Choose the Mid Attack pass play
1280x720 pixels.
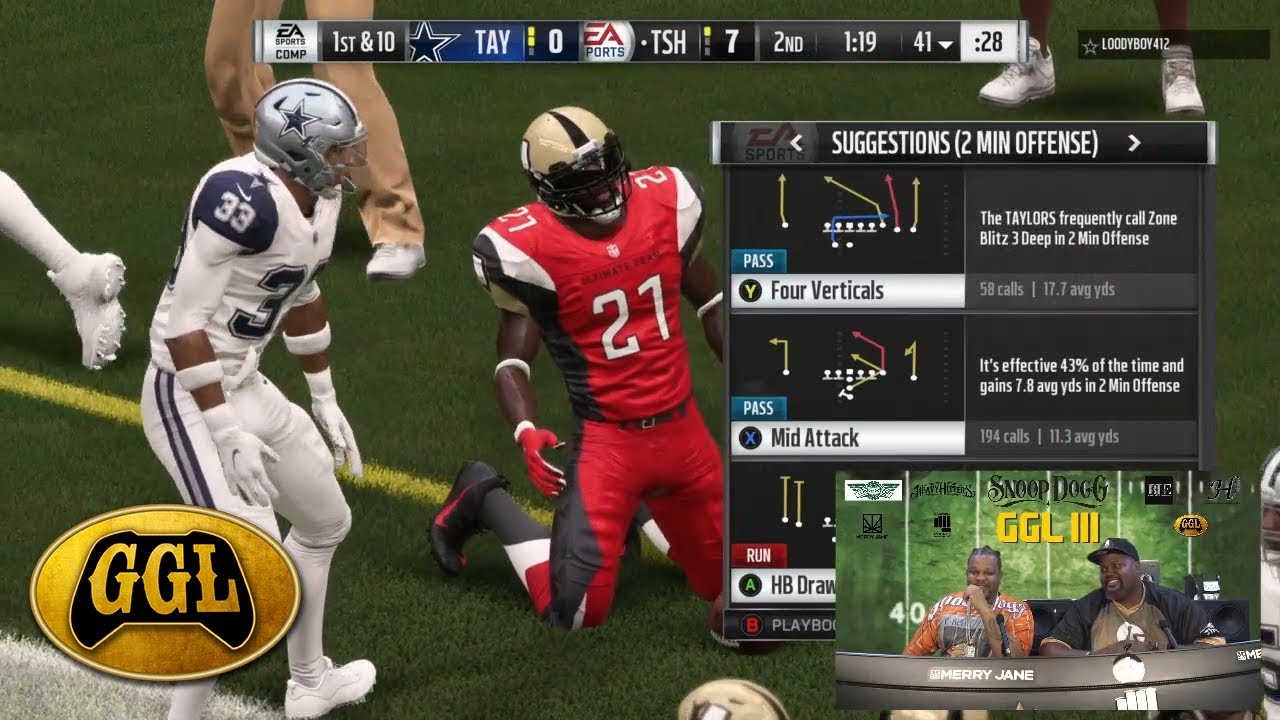[x=814, y=437]
